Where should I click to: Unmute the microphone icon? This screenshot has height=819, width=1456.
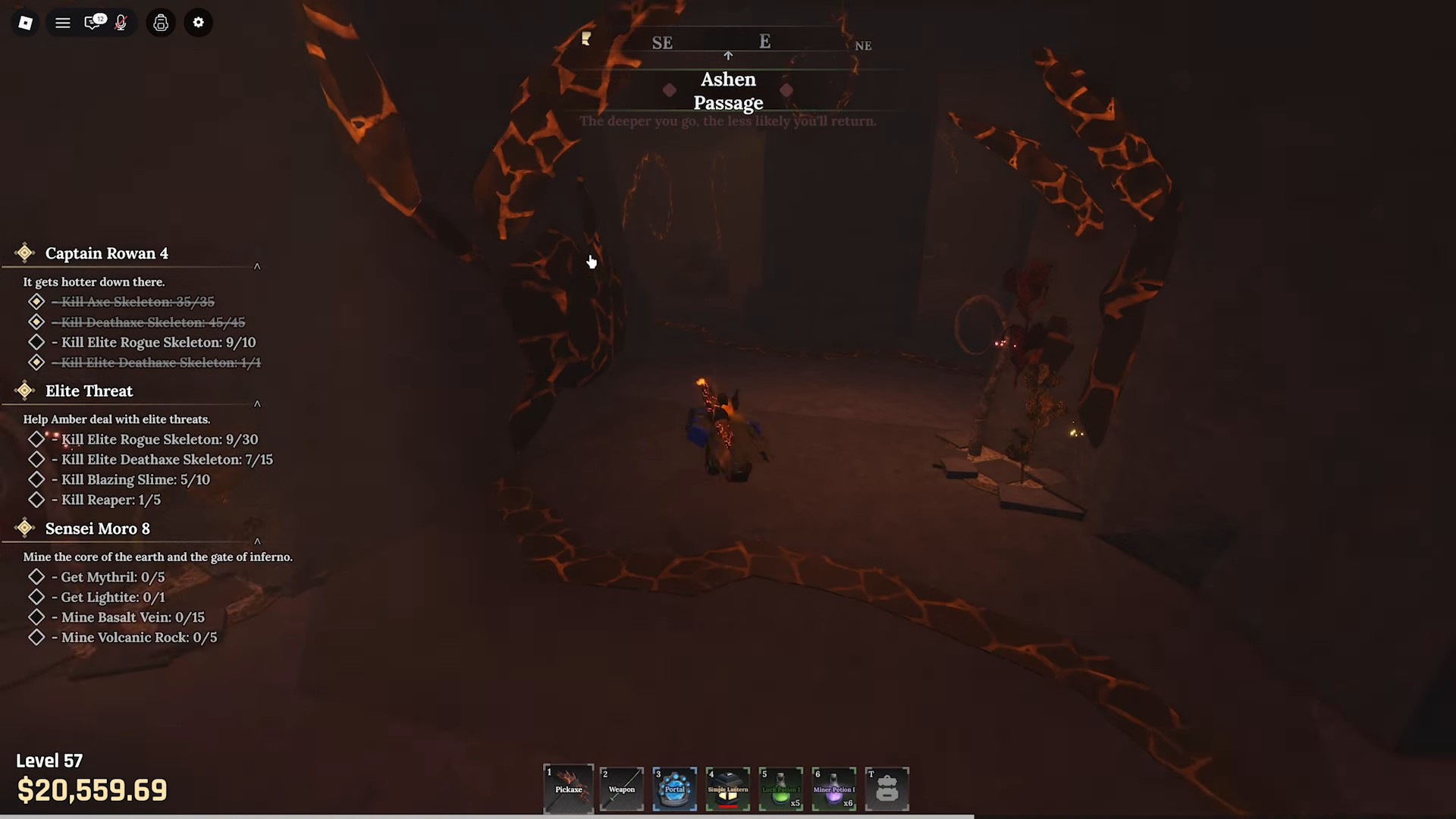pos(119,23)
